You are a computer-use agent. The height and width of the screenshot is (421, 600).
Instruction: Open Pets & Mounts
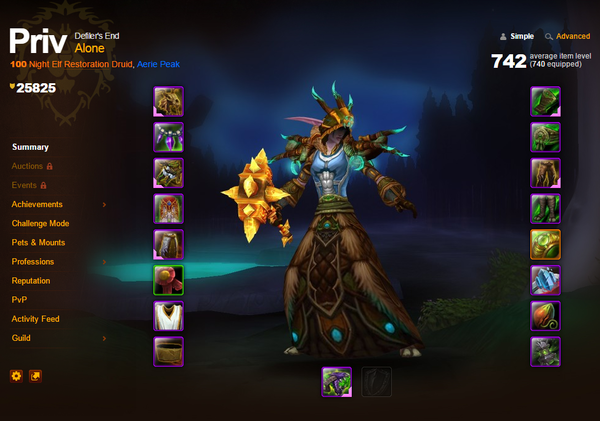38,242
